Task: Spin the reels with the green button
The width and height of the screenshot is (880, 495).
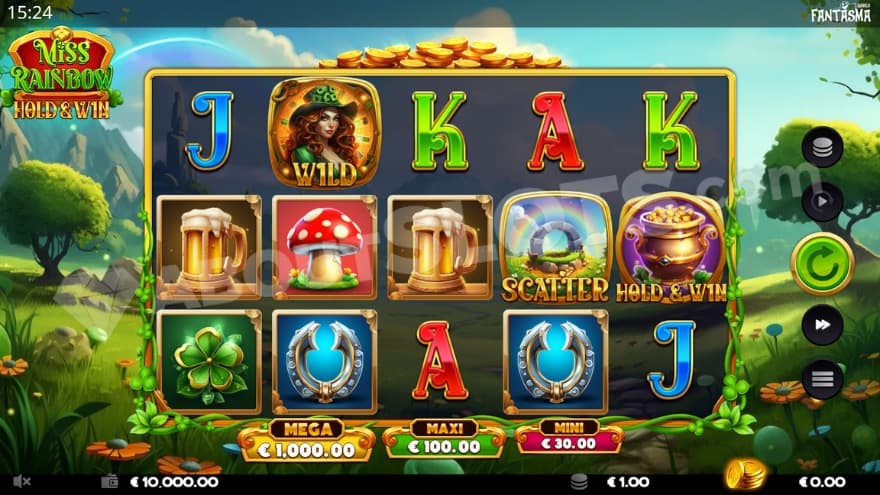Action: point(821,263)
